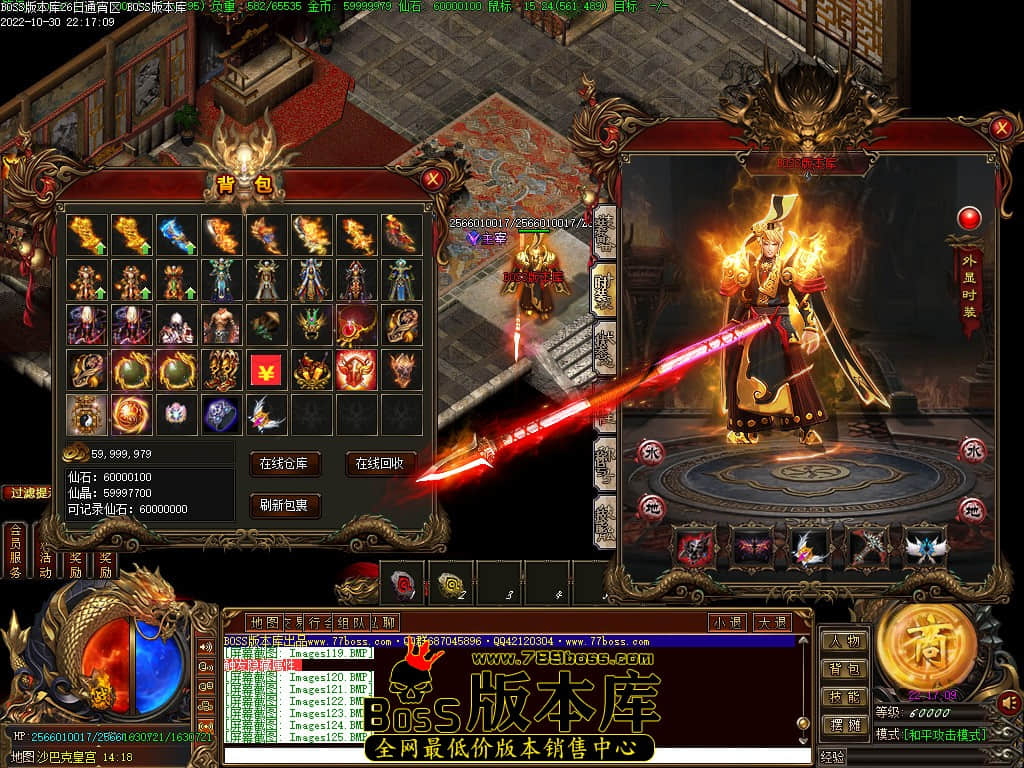Click the online recycle (在线回收) button
Viewport: 1024px width, 768px height.
(x=381, y=464)
